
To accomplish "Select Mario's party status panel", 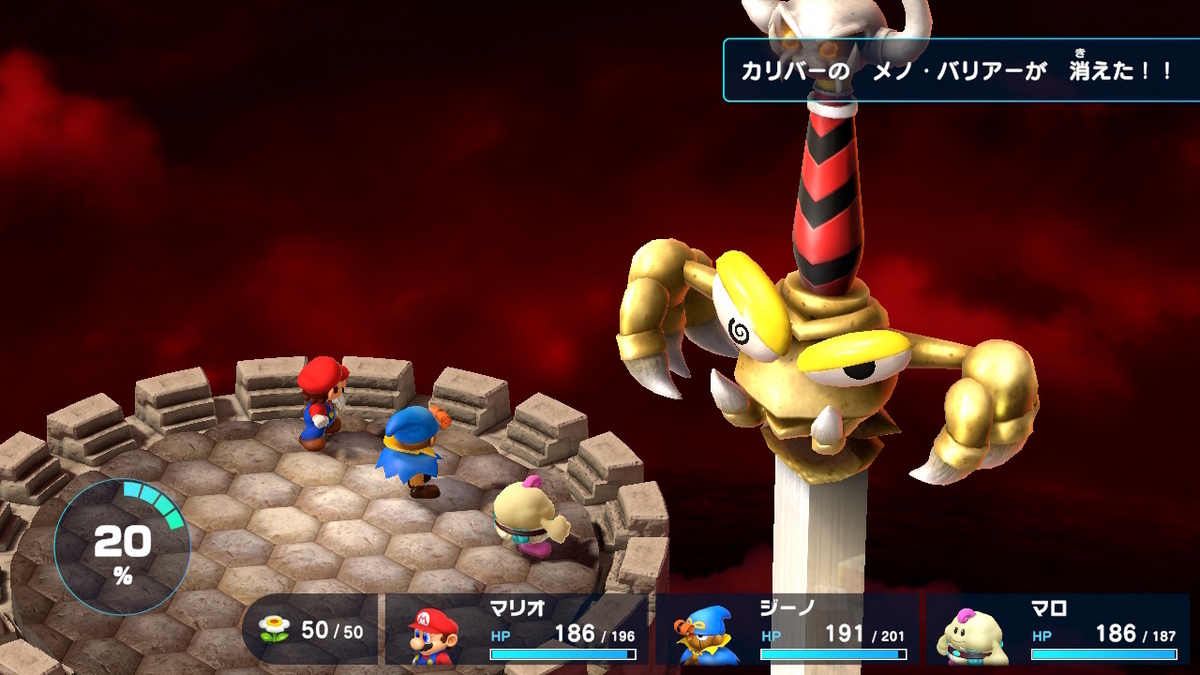I will tap(517, 631).
